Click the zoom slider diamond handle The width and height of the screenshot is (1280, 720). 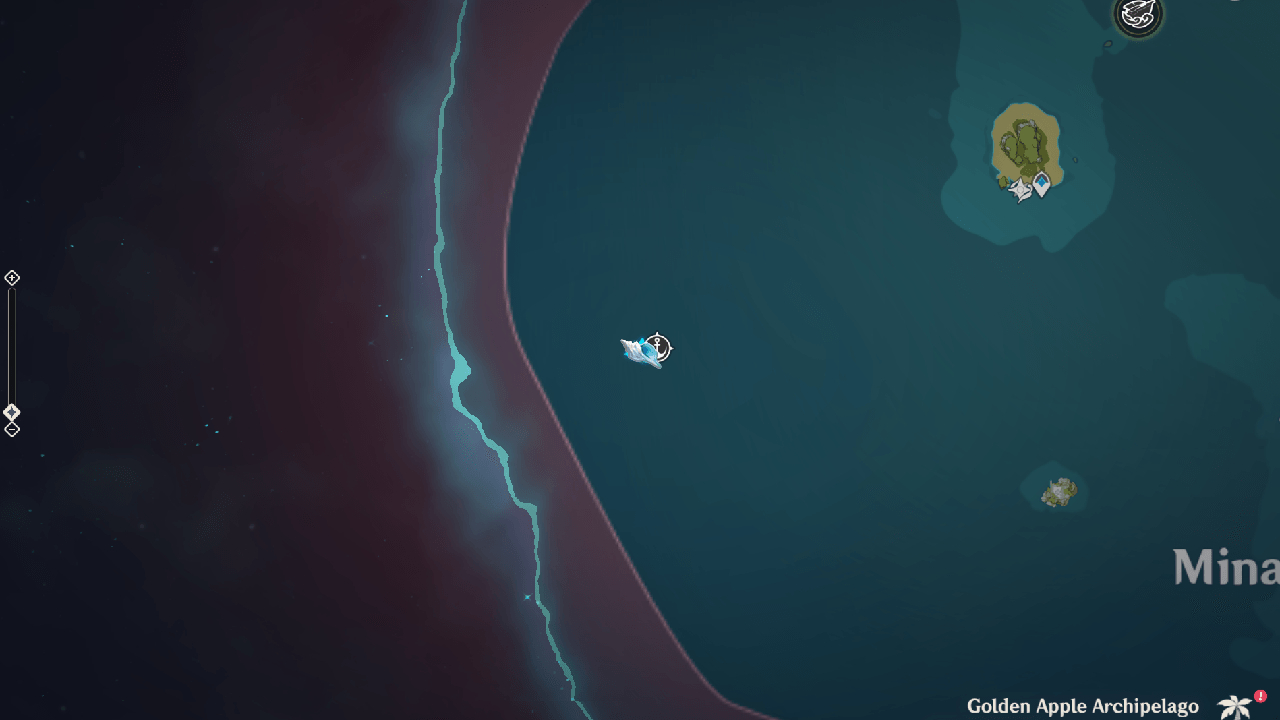[13, 410]
